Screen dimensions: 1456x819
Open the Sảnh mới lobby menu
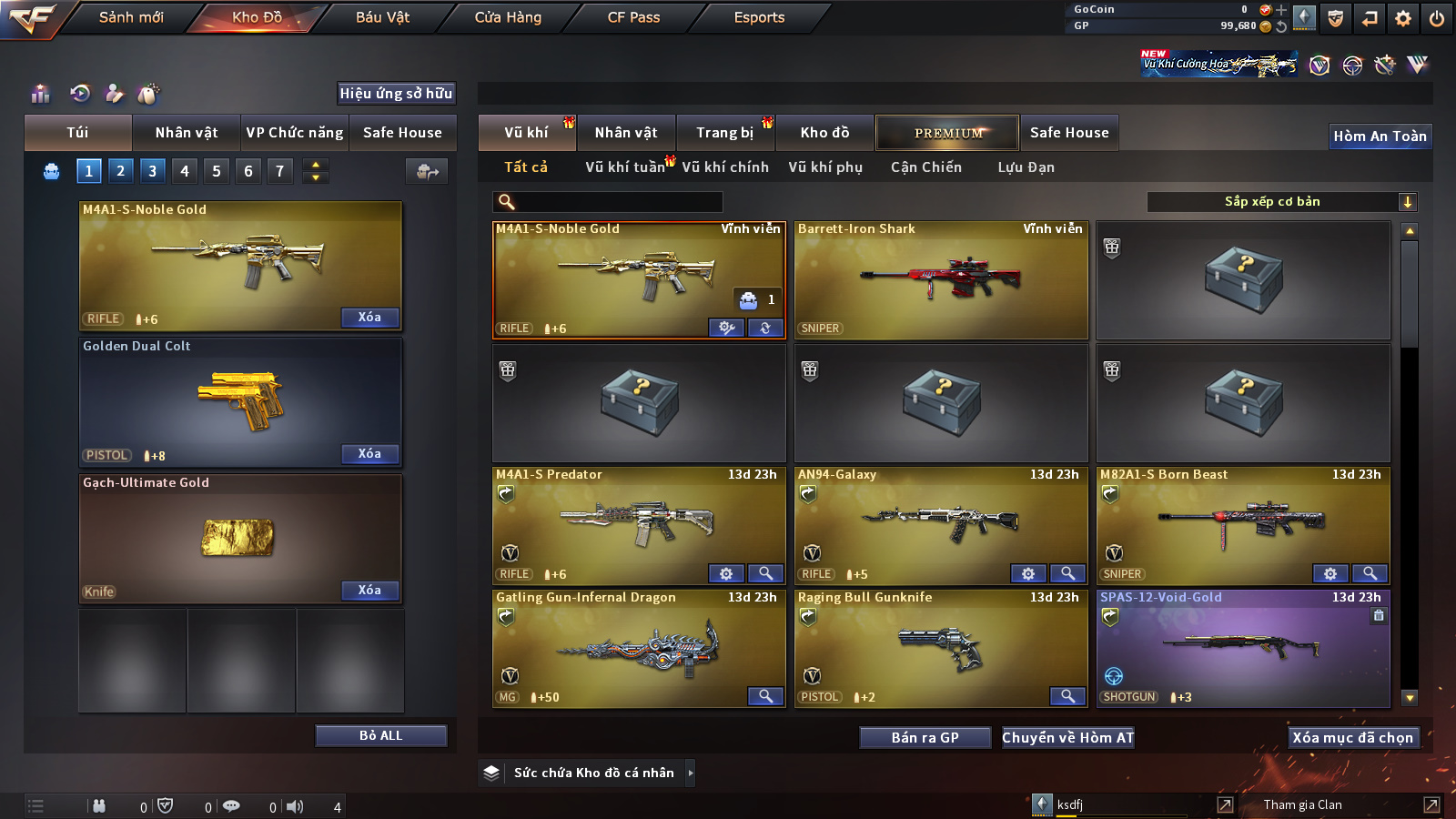coord(131,17)
